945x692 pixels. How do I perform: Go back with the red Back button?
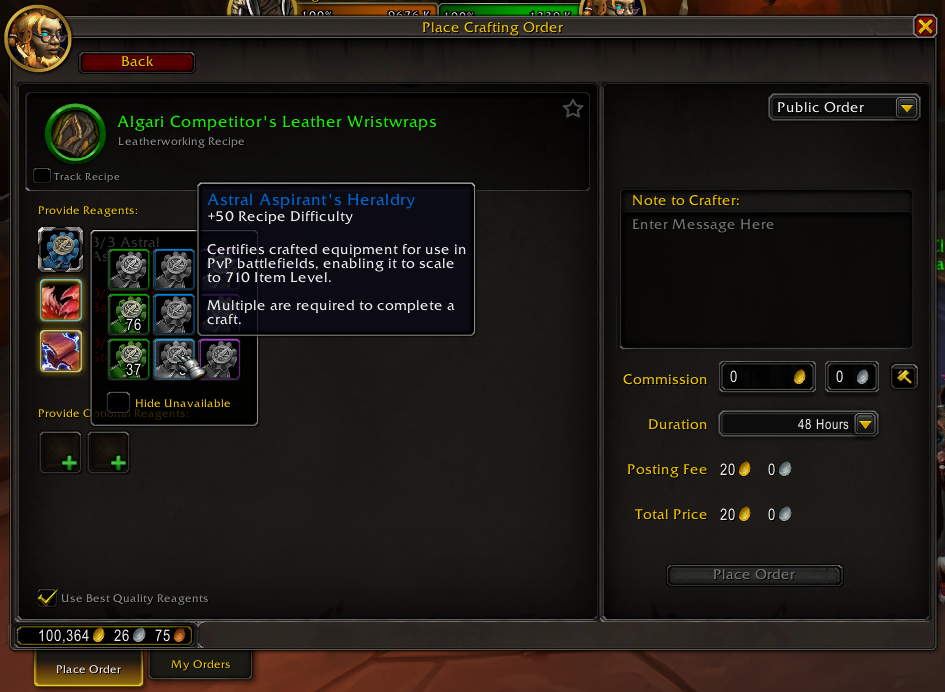click(x=137, y=62)
